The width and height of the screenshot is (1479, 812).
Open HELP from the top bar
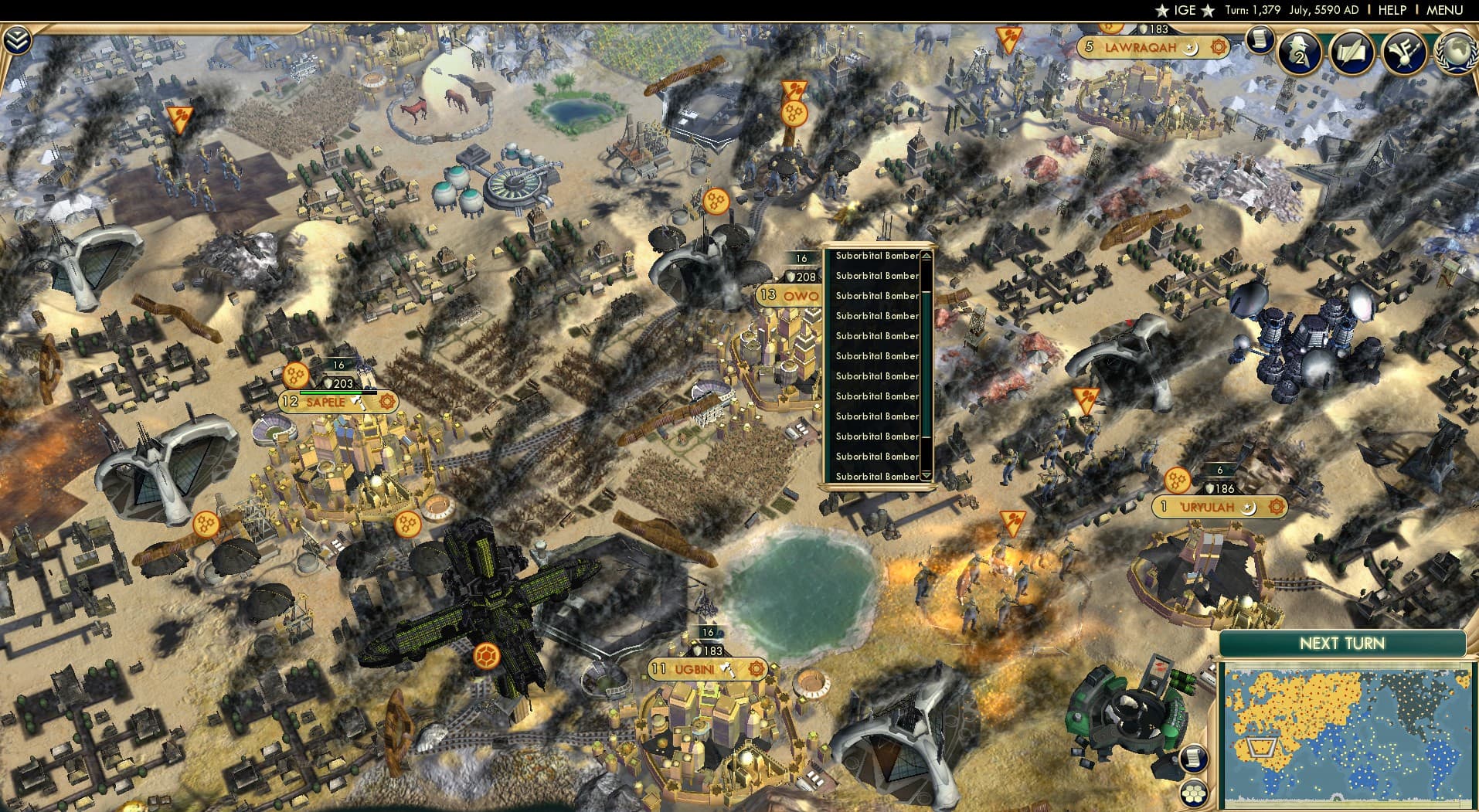tap(1392, 10)
